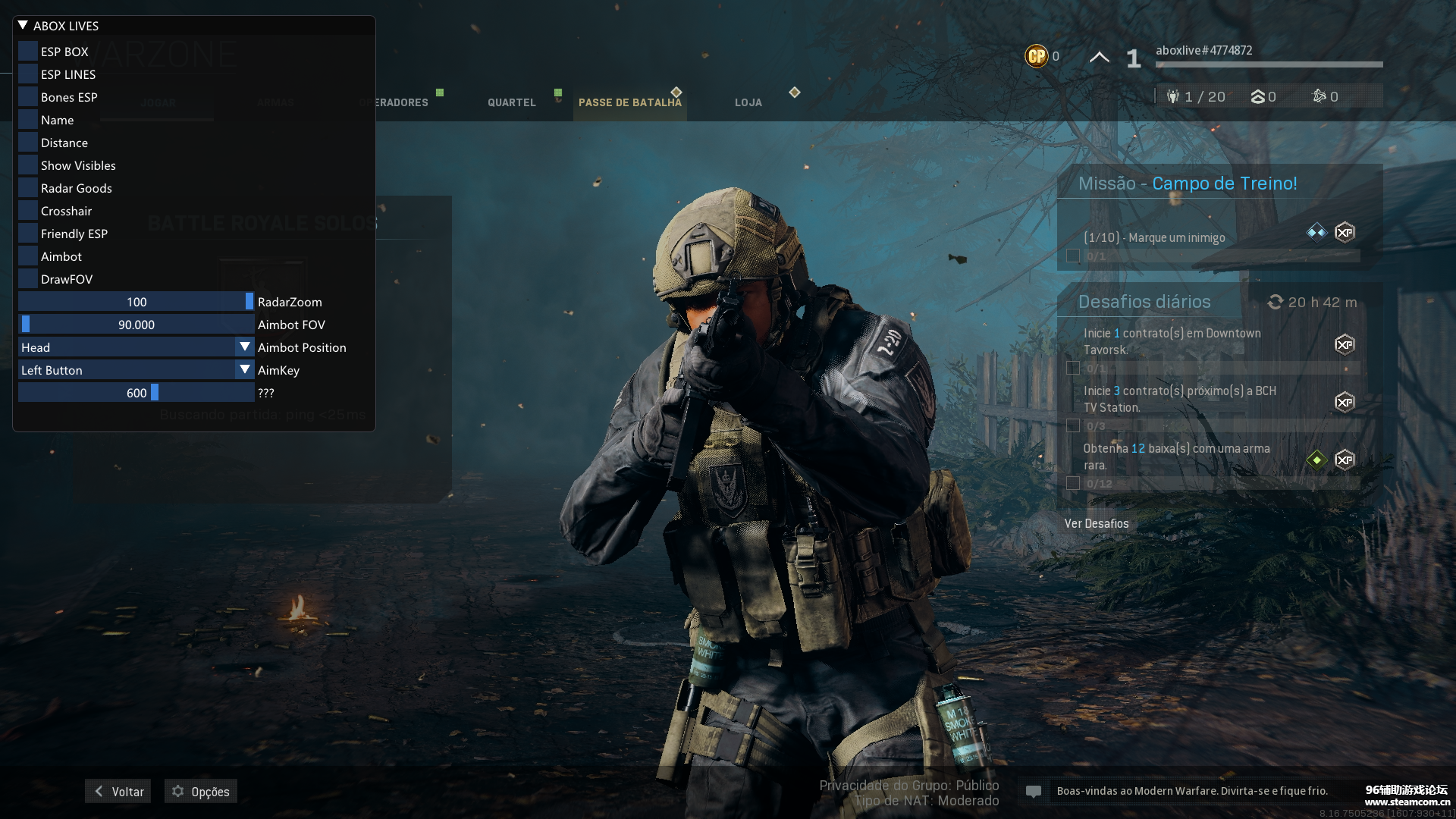Go back with the Voltar button
1456x819 pixels.
click(118, 791)
